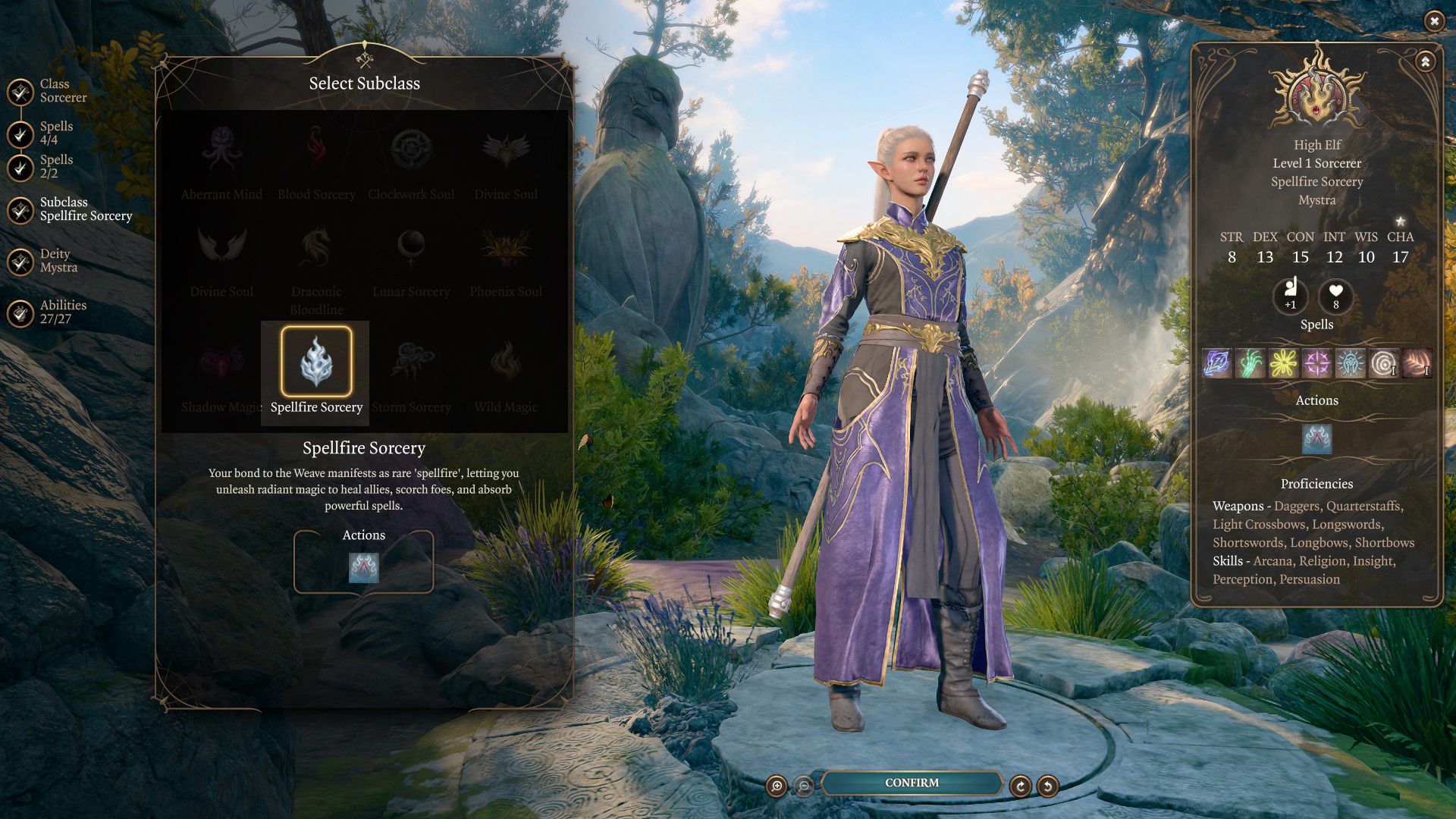Click the yellow starburst spell icon
The image size is (1456, 819).
tap(1283, 363)
